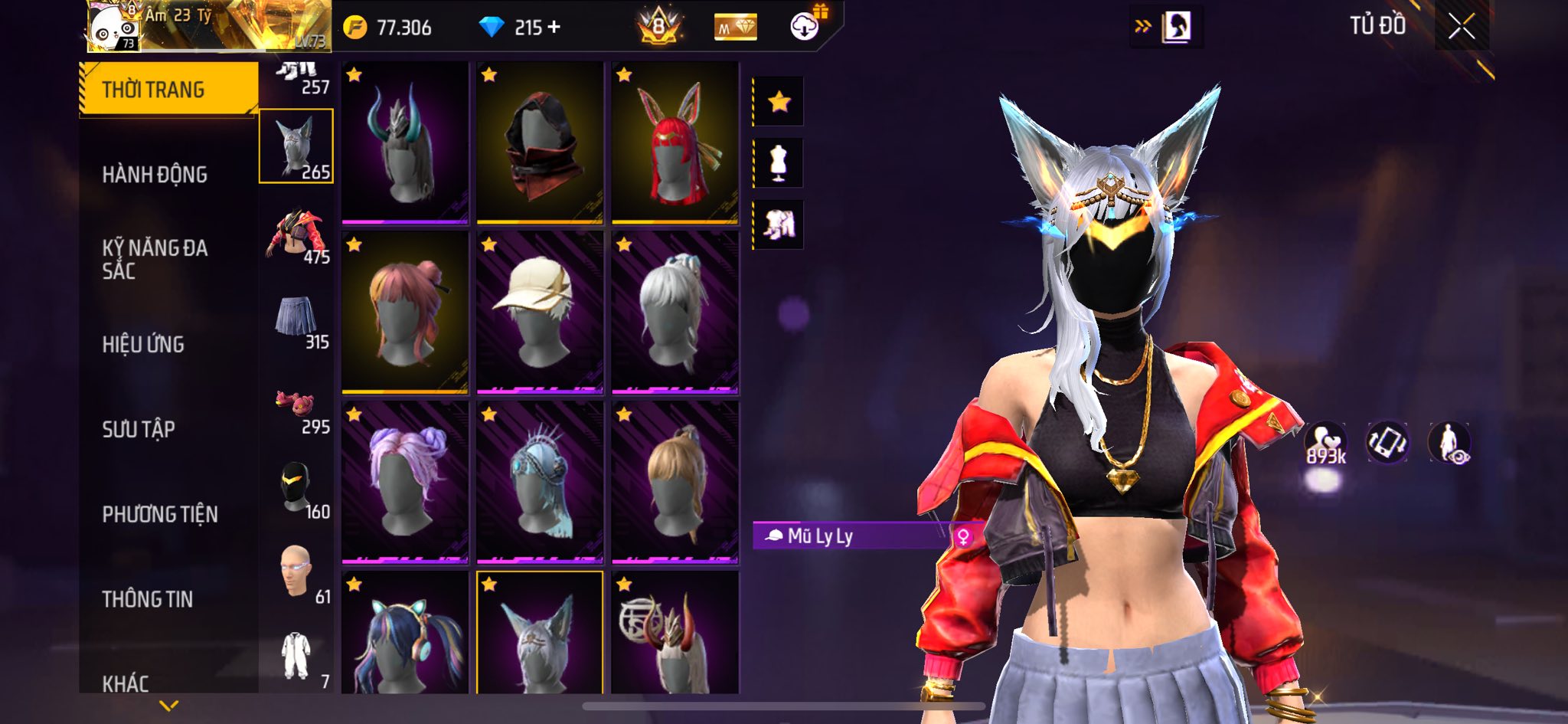Screen dimensions: 1568x724
Task: Select the Kỹ Năng Đa Sắc menu
Action: pos(155,259)
